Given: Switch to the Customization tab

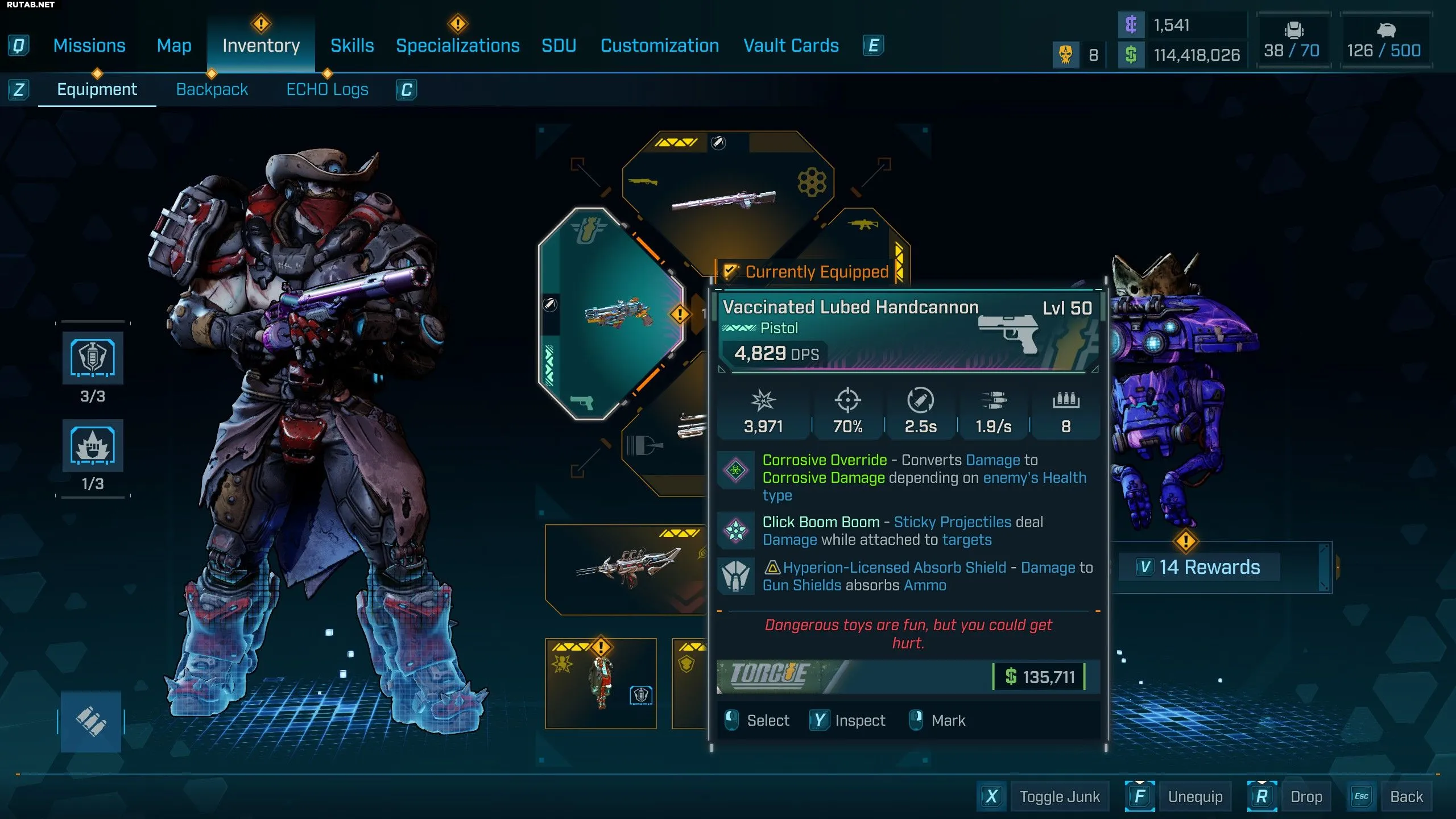Looking at the screenshot, I should (x=660, y=45).
